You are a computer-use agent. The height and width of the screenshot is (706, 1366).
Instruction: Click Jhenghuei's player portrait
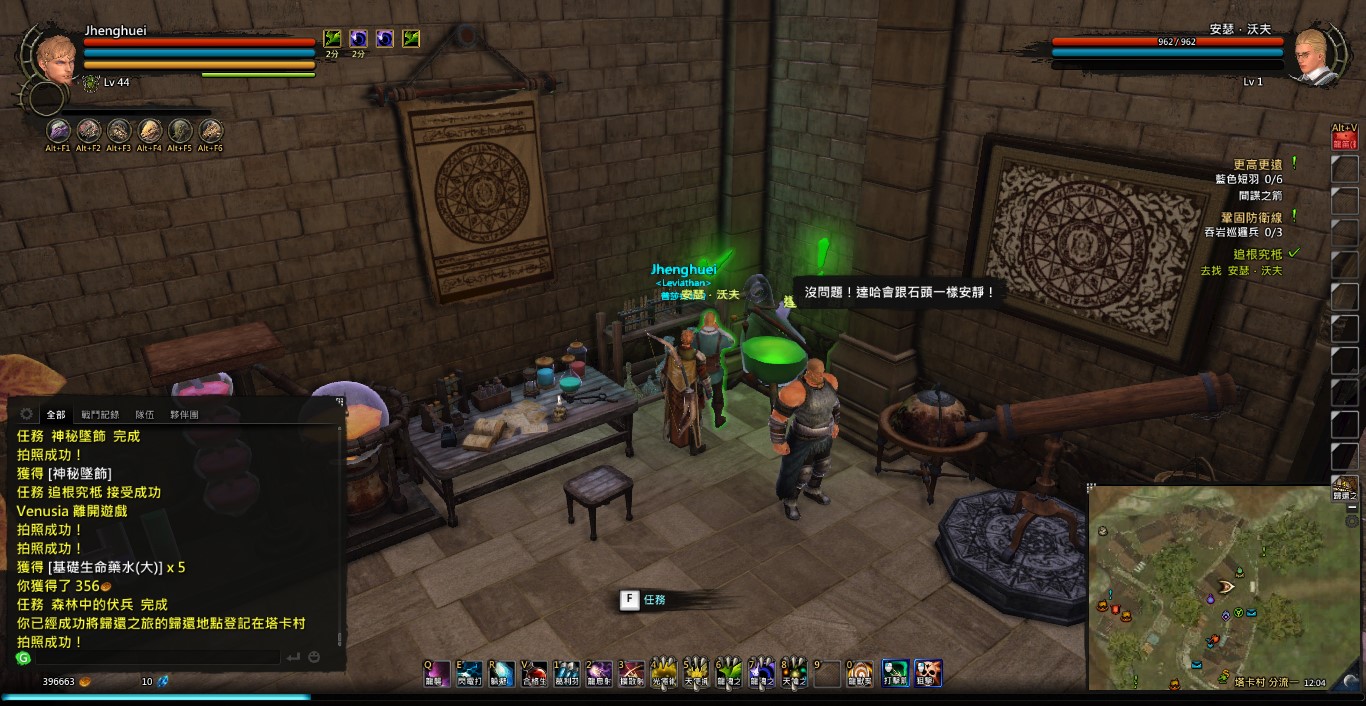(57, 58)
